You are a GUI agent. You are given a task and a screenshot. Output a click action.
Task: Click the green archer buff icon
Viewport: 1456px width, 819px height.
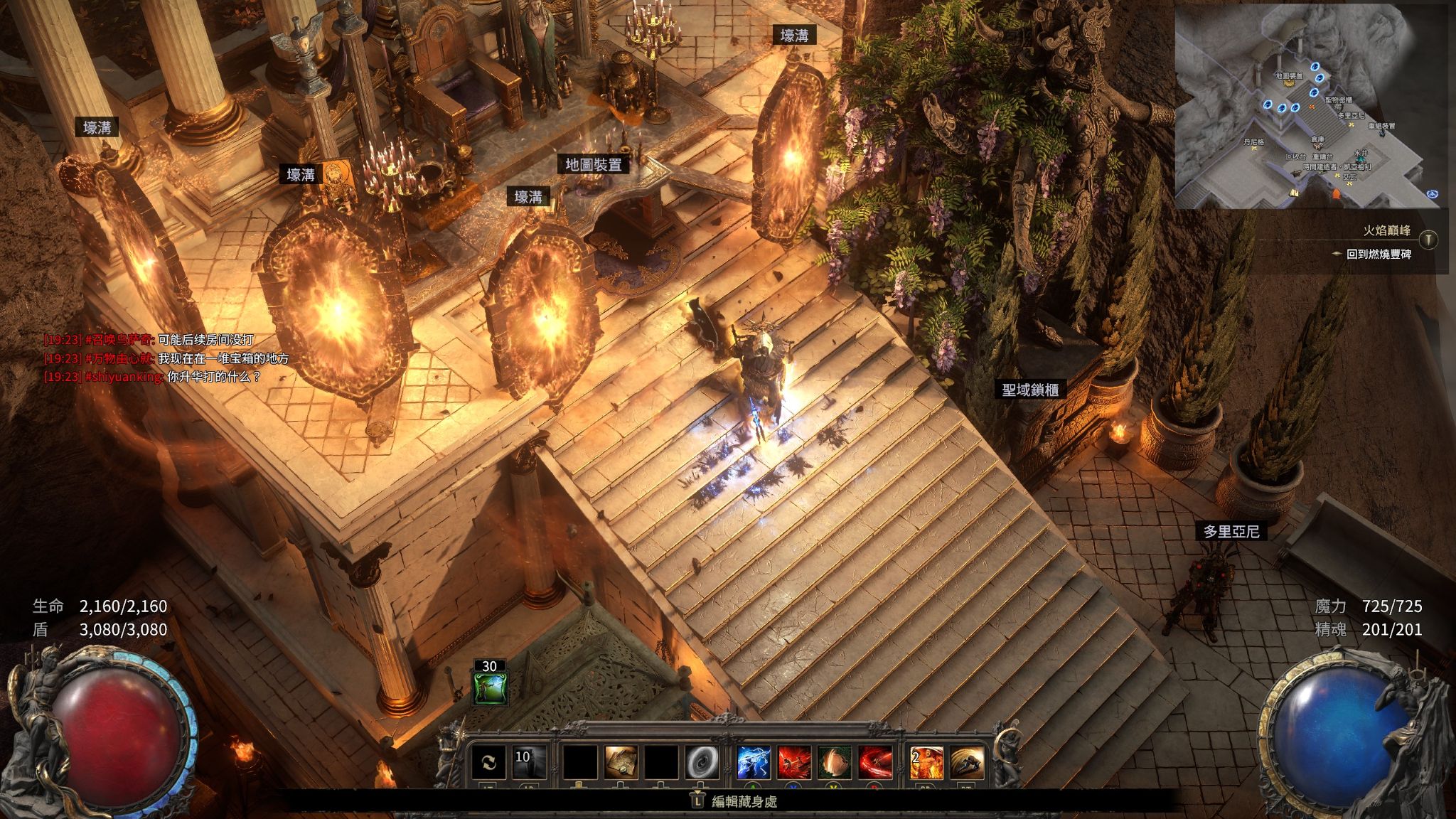(x=491, y=688)
